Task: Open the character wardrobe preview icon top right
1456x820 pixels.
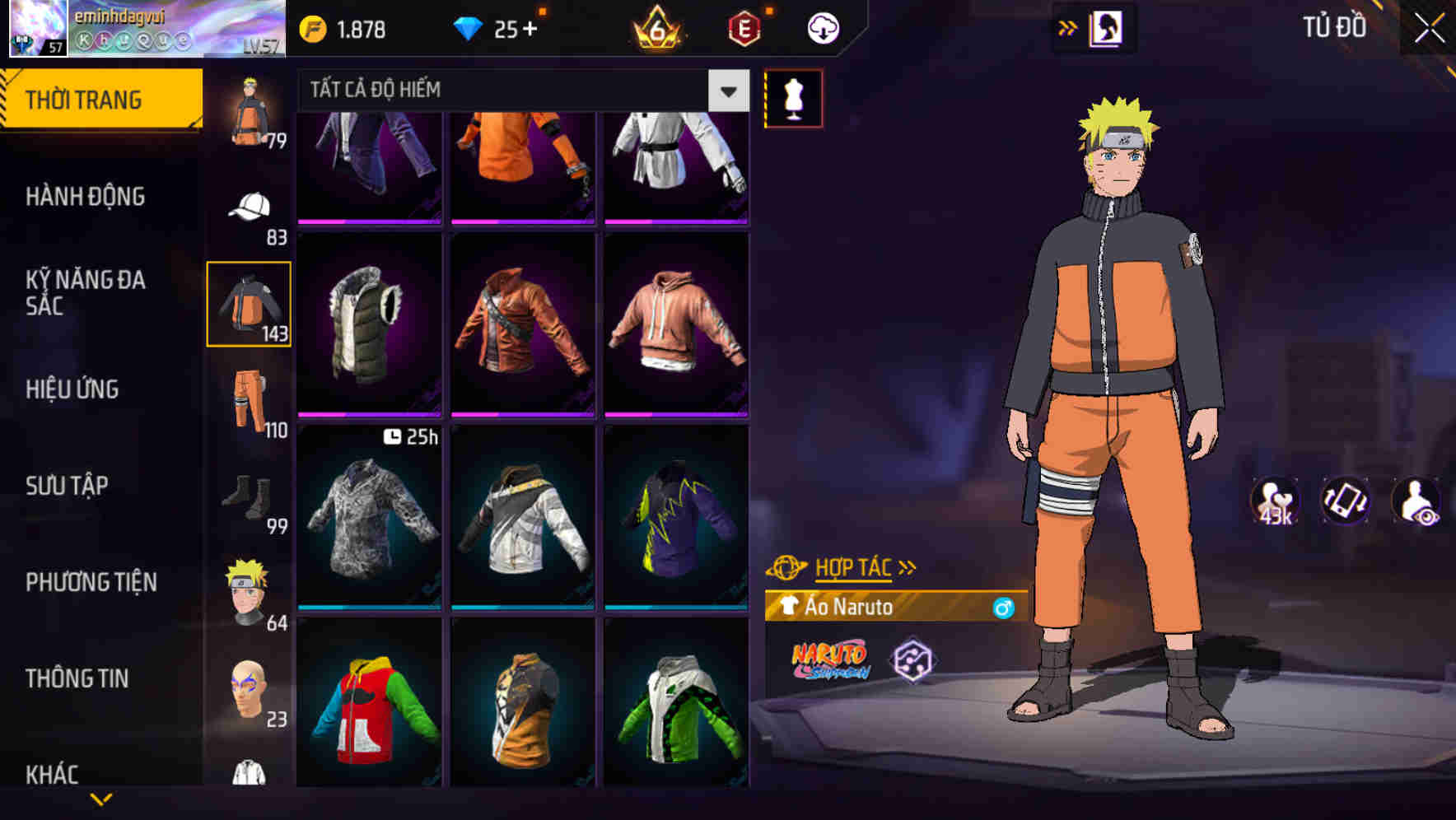Action: click(1108, 27)
